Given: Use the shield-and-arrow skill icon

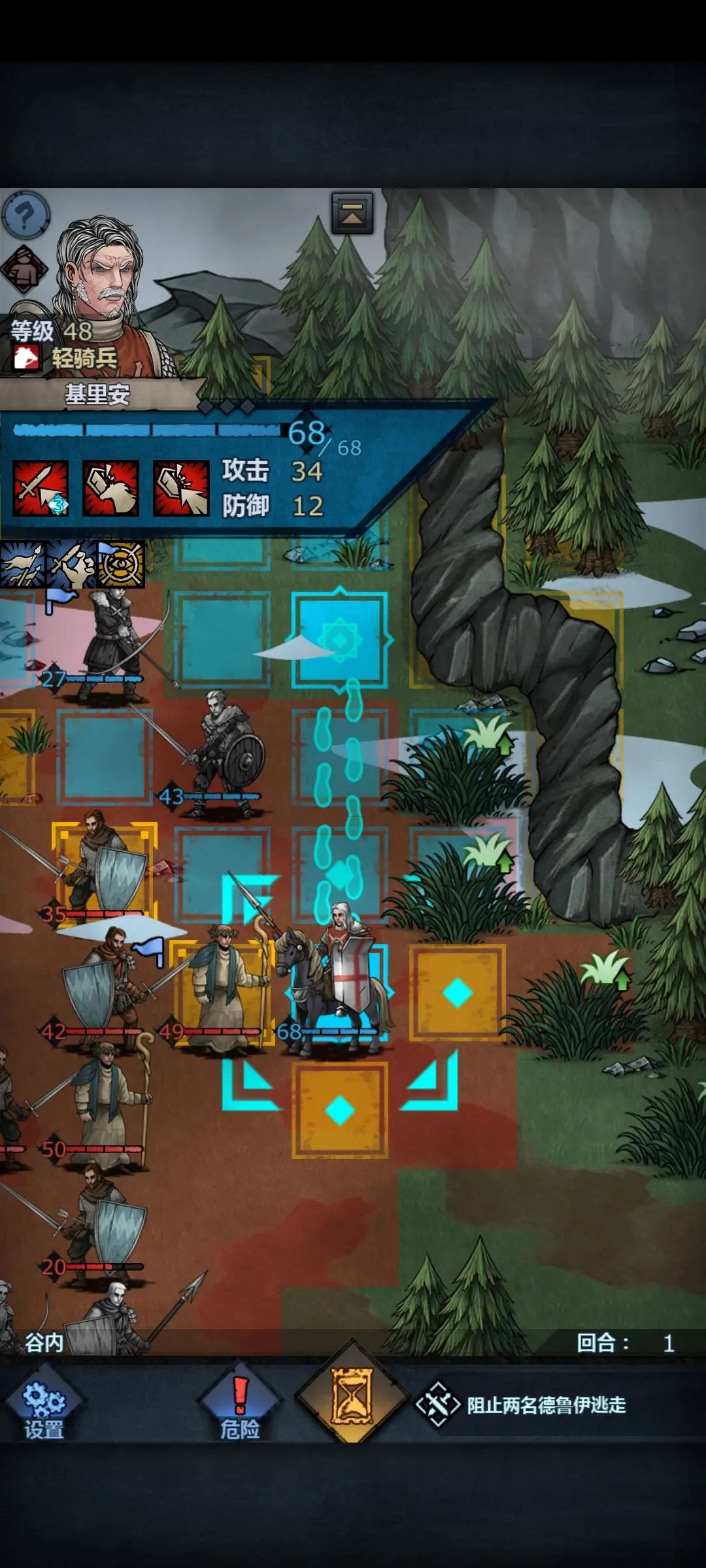Looking at the screenshot, I should tap(181, 488).
